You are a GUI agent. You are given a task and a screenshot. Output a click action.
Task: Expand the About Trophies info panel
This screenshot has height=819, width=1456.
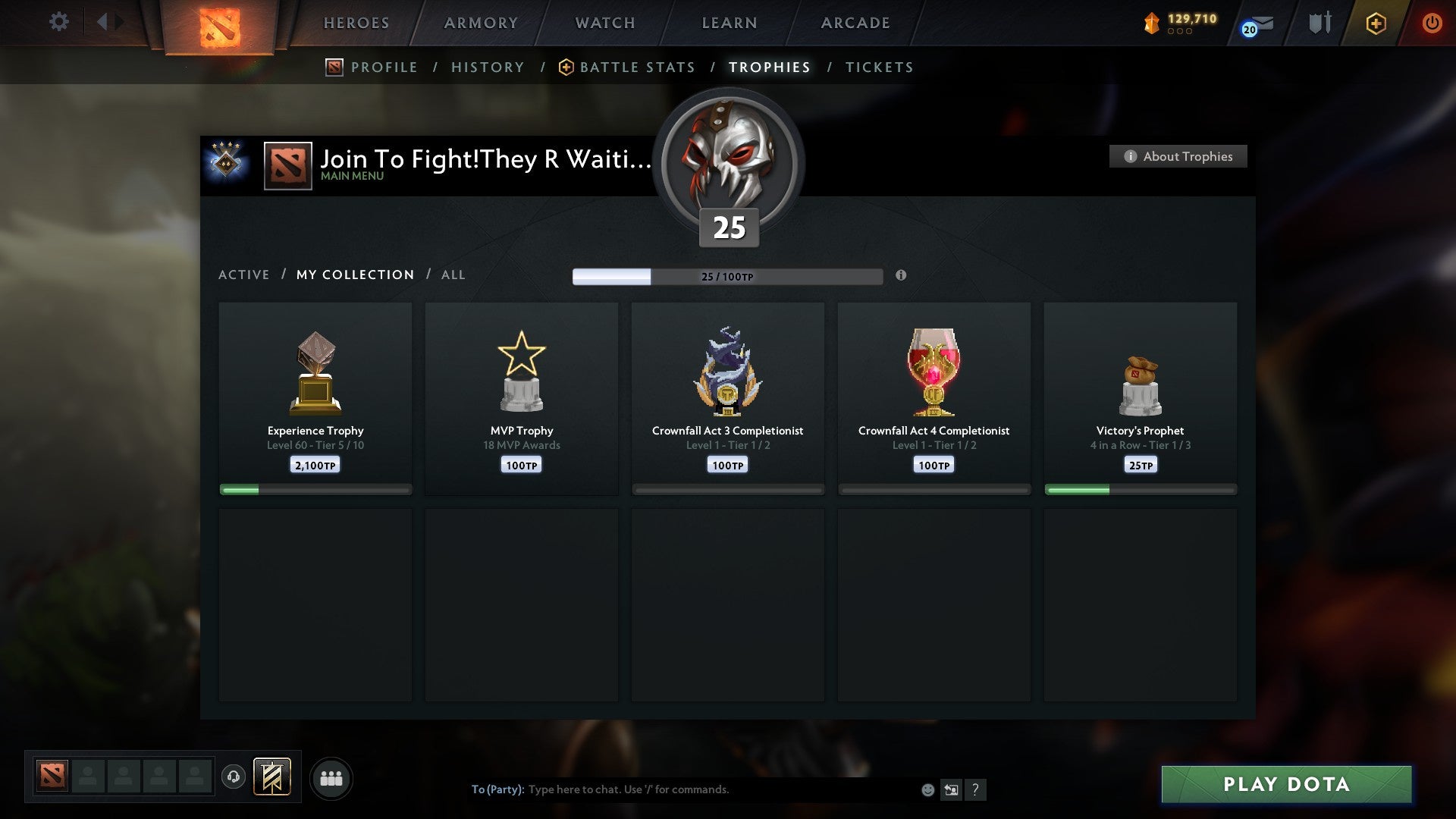click(x=1177, y=156)
